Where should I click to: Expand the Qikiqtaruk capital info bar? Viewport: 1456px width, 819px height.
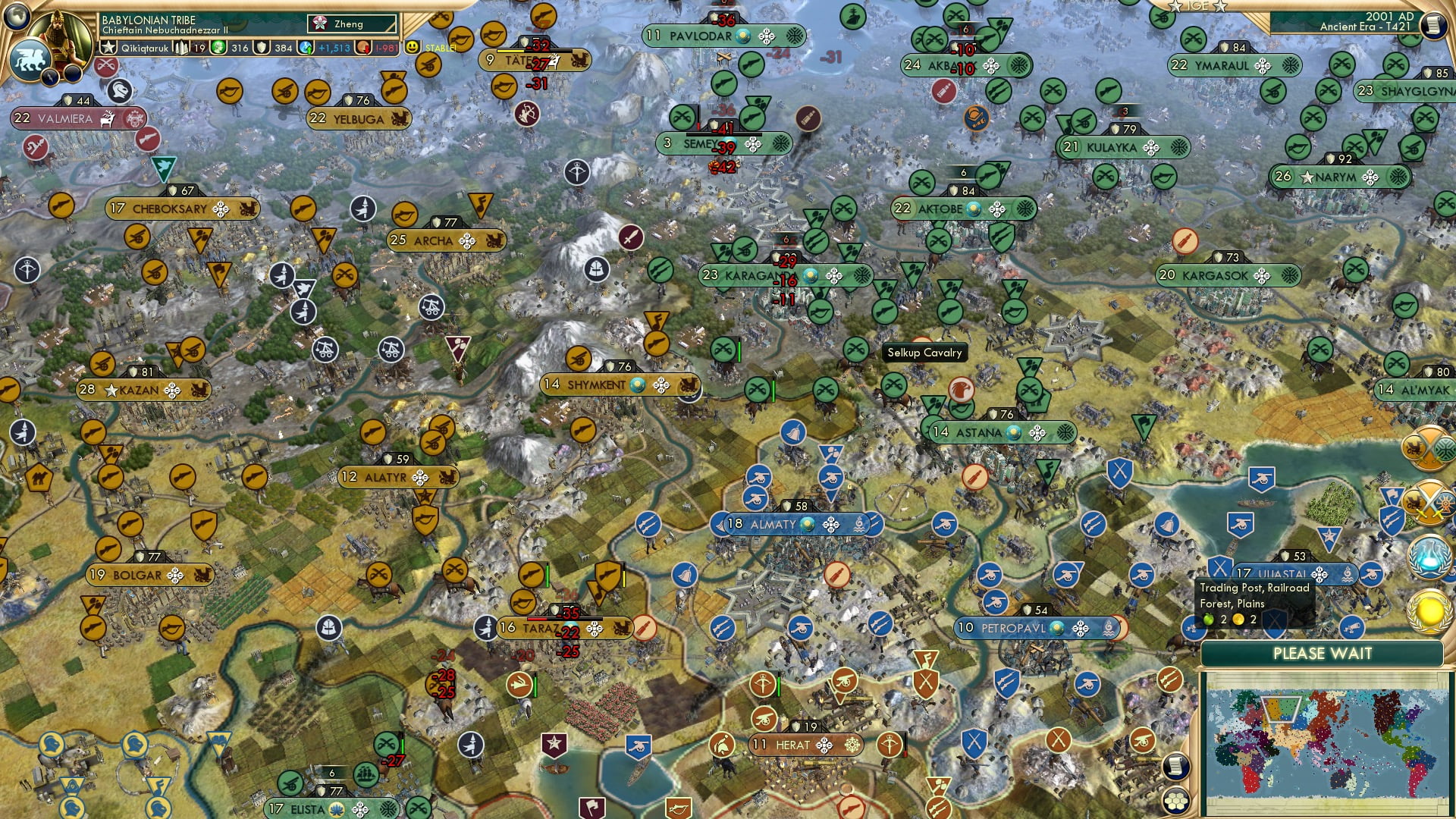(144, 48)
